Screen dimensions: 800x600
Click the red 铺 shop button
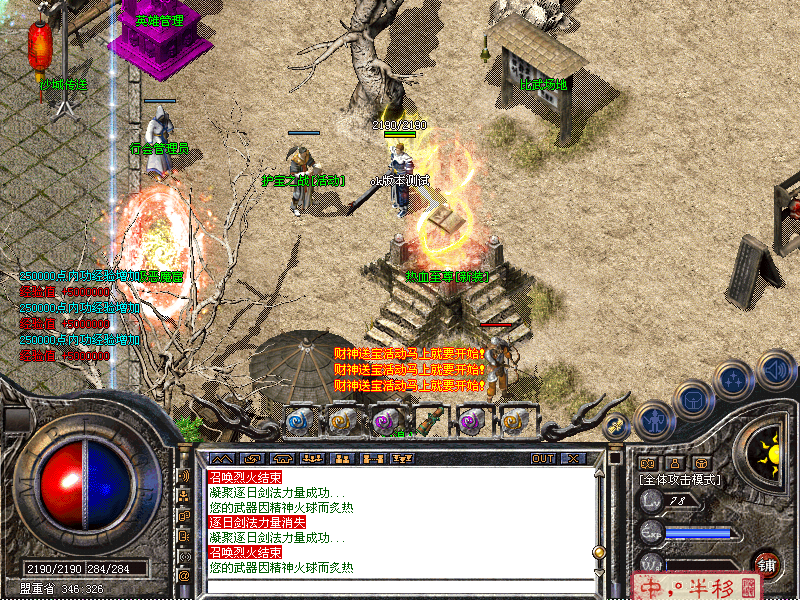point(766,564)
